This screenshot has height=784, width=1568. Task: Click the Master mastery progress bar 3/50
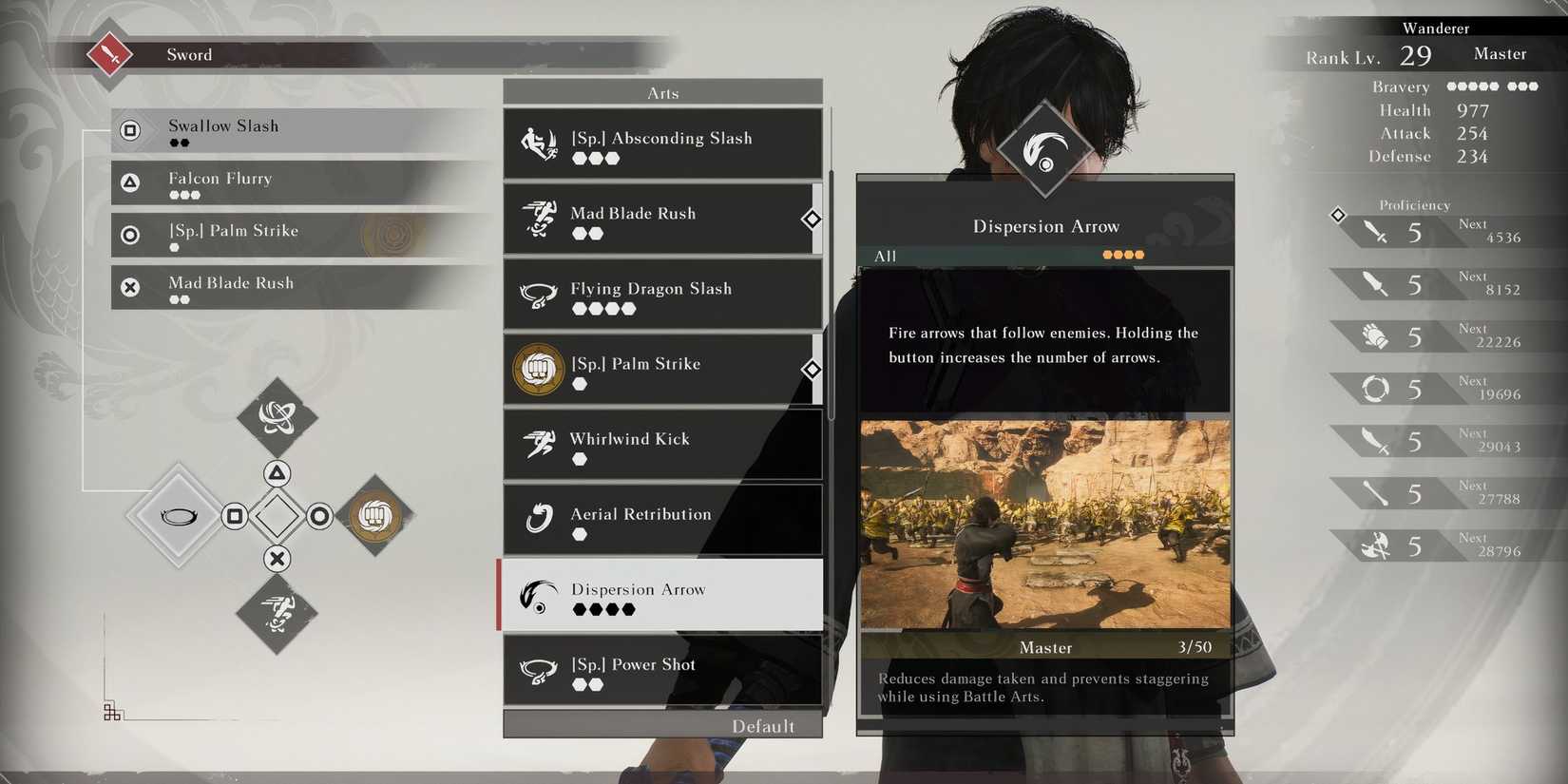click(1045, 647)
